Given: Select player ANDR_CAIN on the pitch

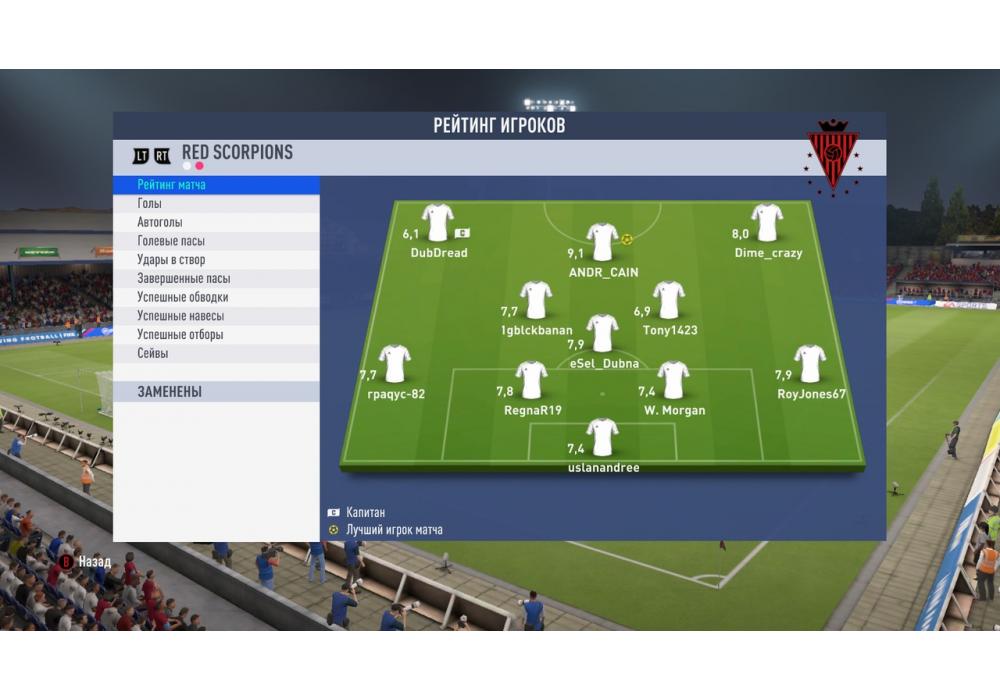Looking at the screenshot, I should coord(603,242).
